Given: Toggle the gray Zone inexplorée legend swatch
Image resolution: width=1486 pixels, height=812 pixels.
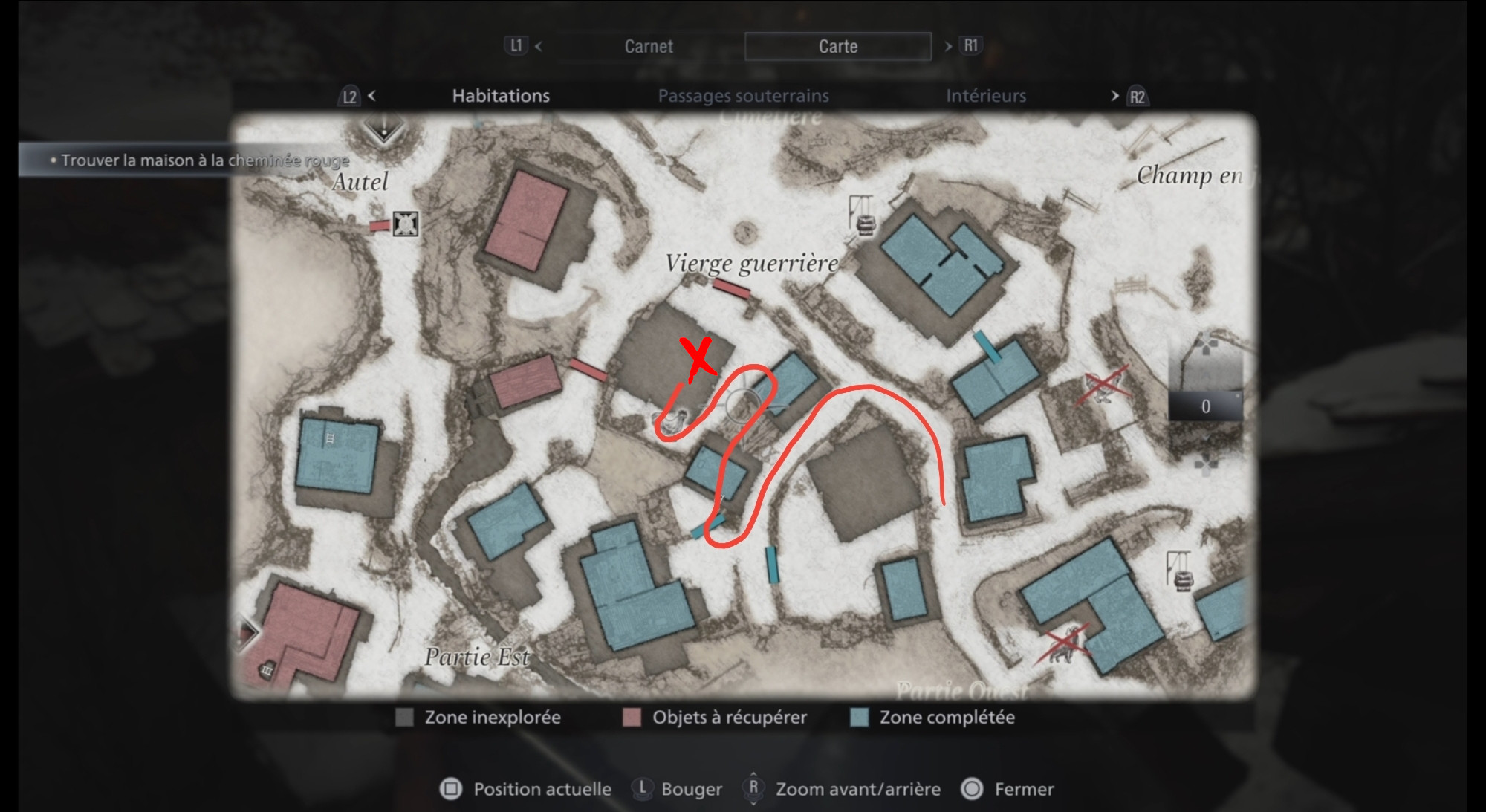Looking at the screenshot, I should pyautogui.click(x=406, y=718).
